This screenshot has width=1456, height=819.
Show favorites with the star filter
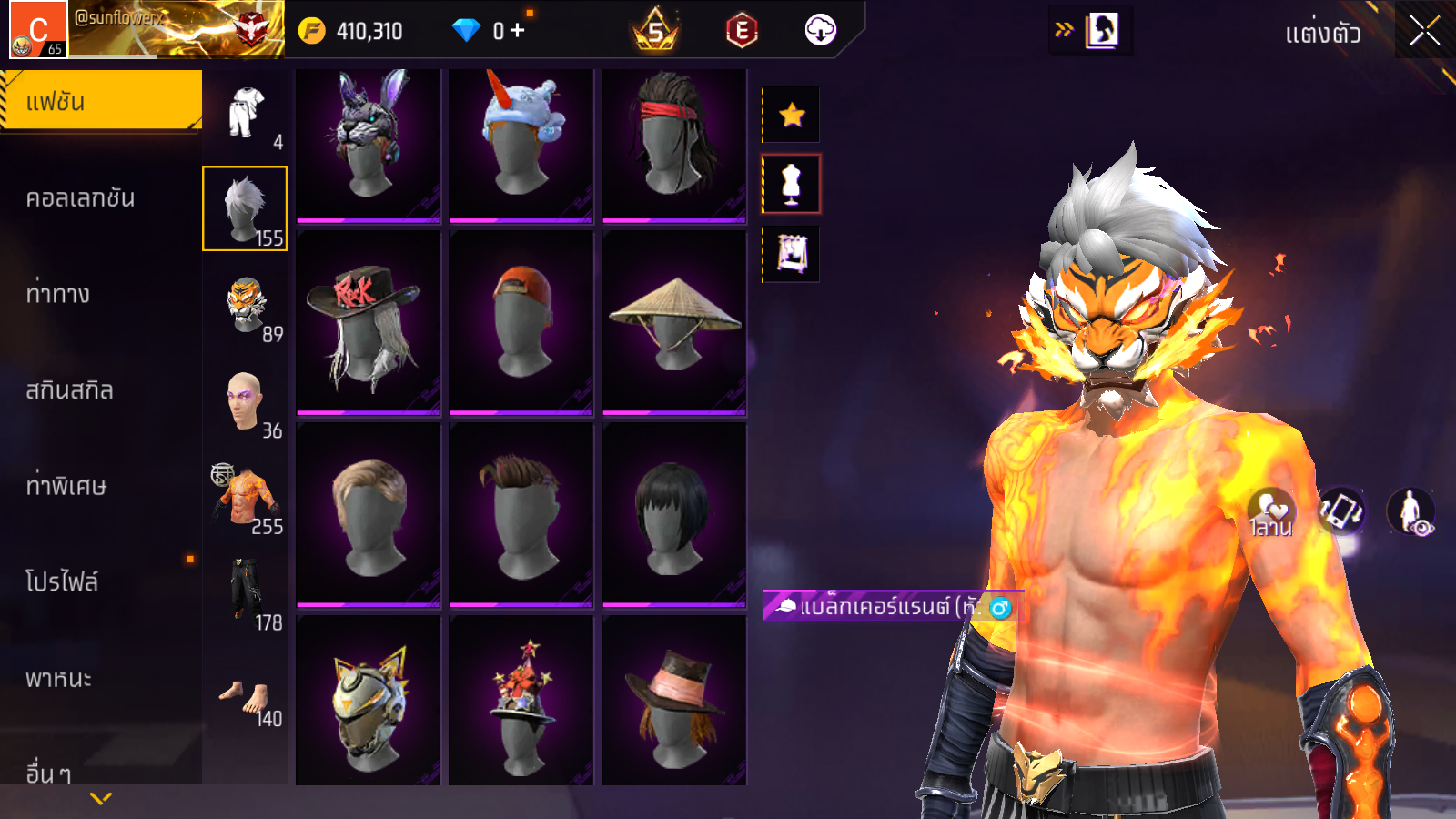pyautogui.click(x=792, y=115)
